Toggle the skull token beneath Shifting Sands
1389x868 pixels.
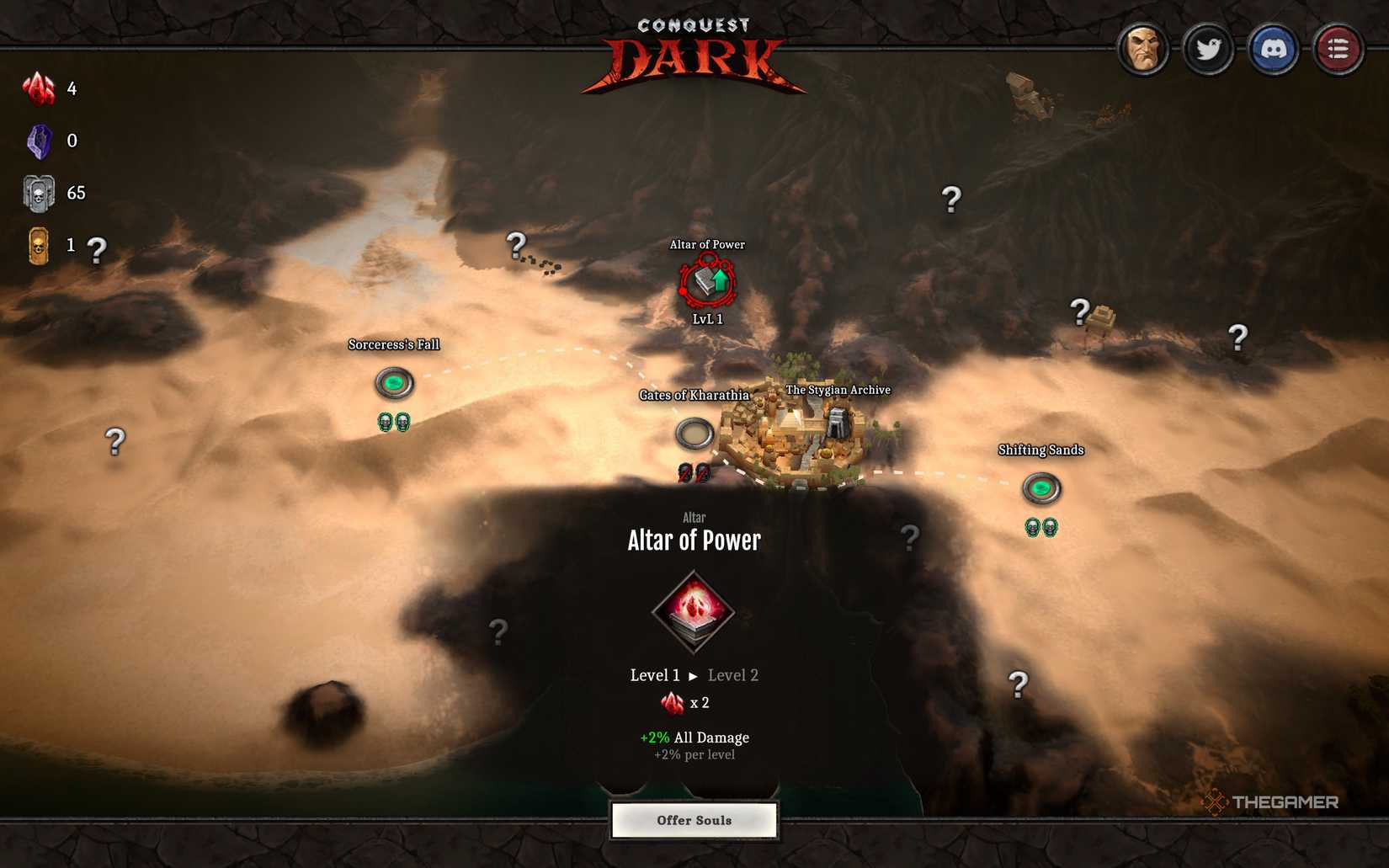[1034, 528]
